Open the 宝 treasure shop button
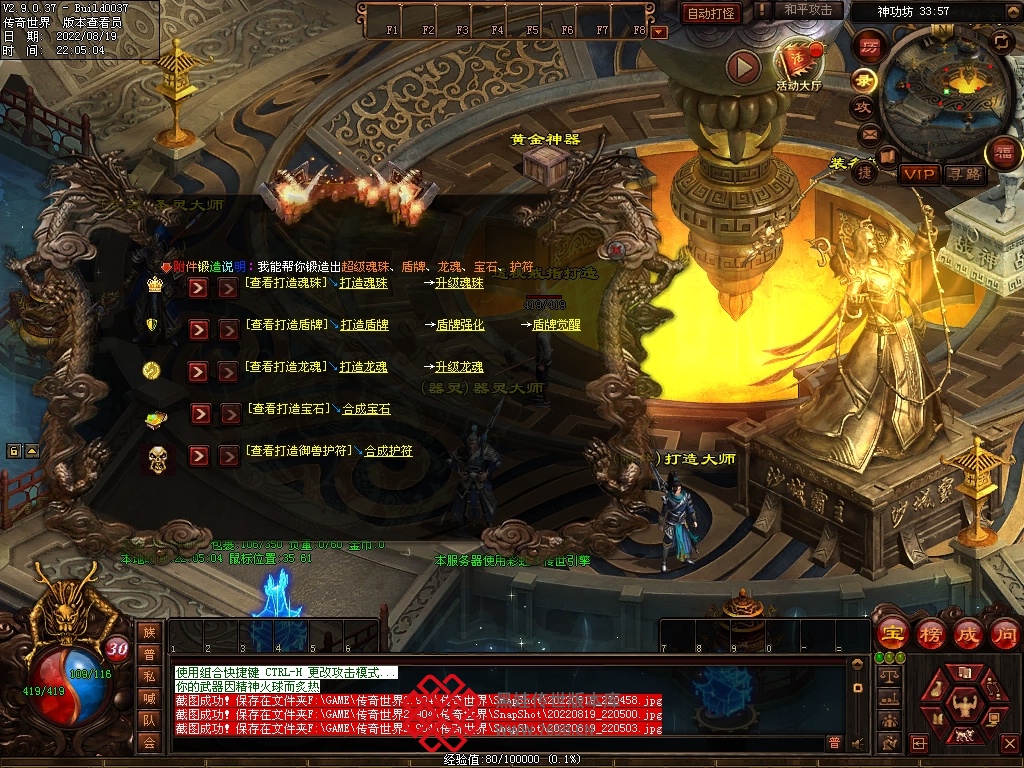The image size is (1024, 768). click(892, 633)
